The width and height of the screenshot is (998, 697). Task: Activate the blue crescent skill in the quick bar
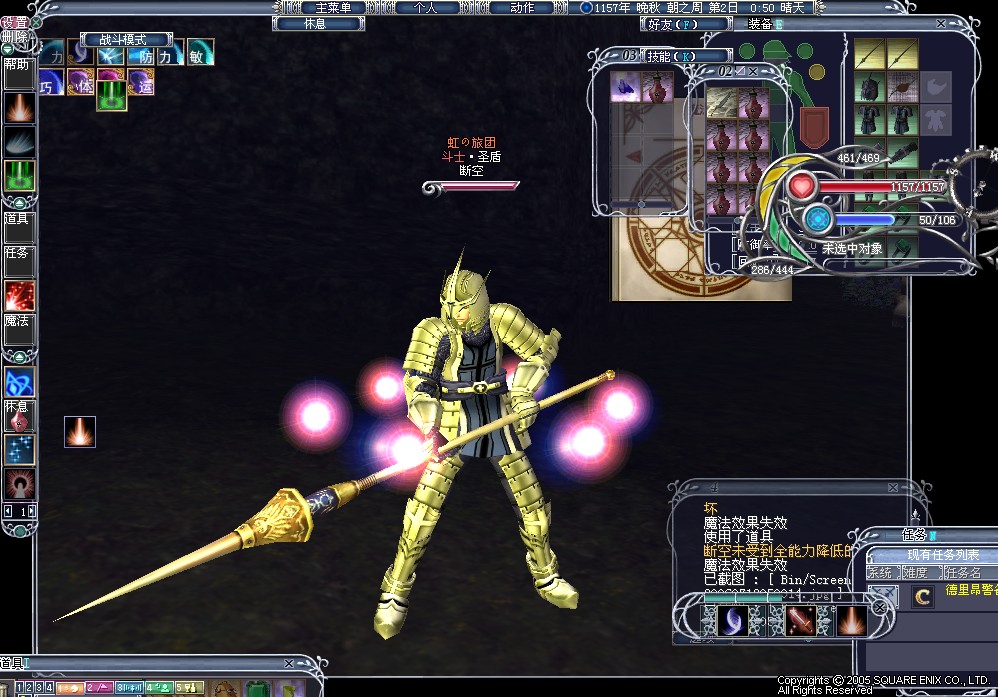pos(731,620)
